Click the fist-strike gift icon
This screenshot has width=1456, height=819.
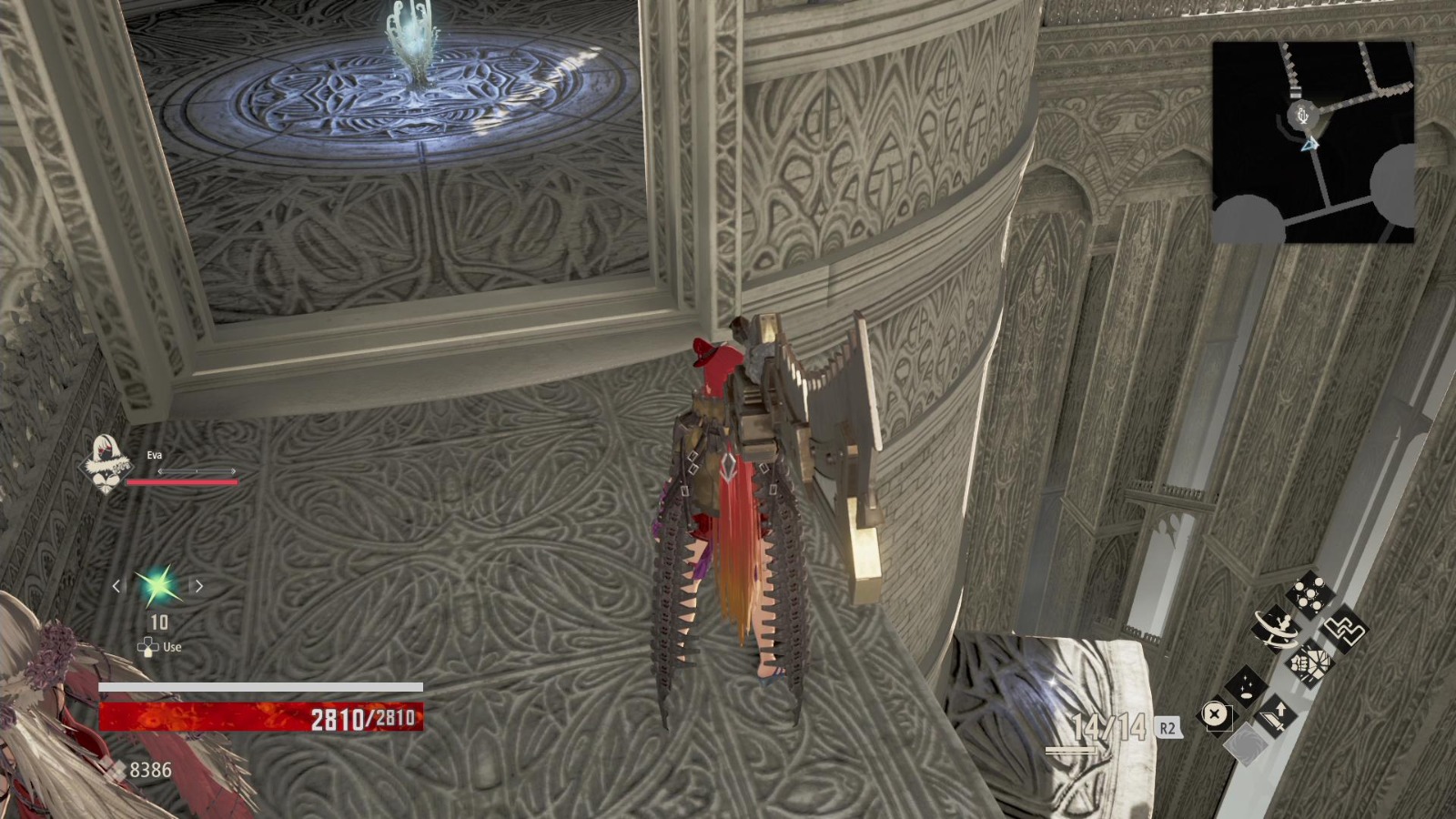(x=1309, y=663)
